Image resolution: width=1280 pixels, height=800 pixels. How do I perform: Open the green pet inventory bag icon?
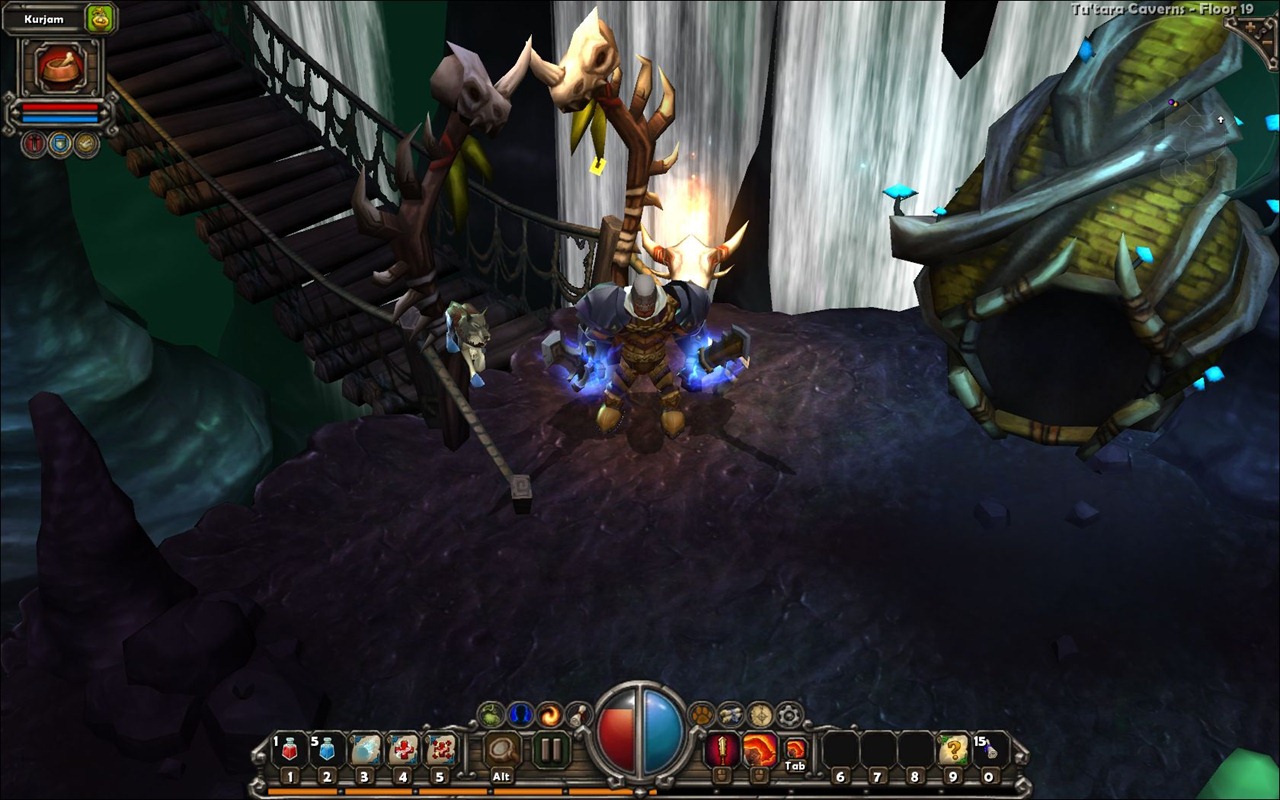click(x=100, y=18)
